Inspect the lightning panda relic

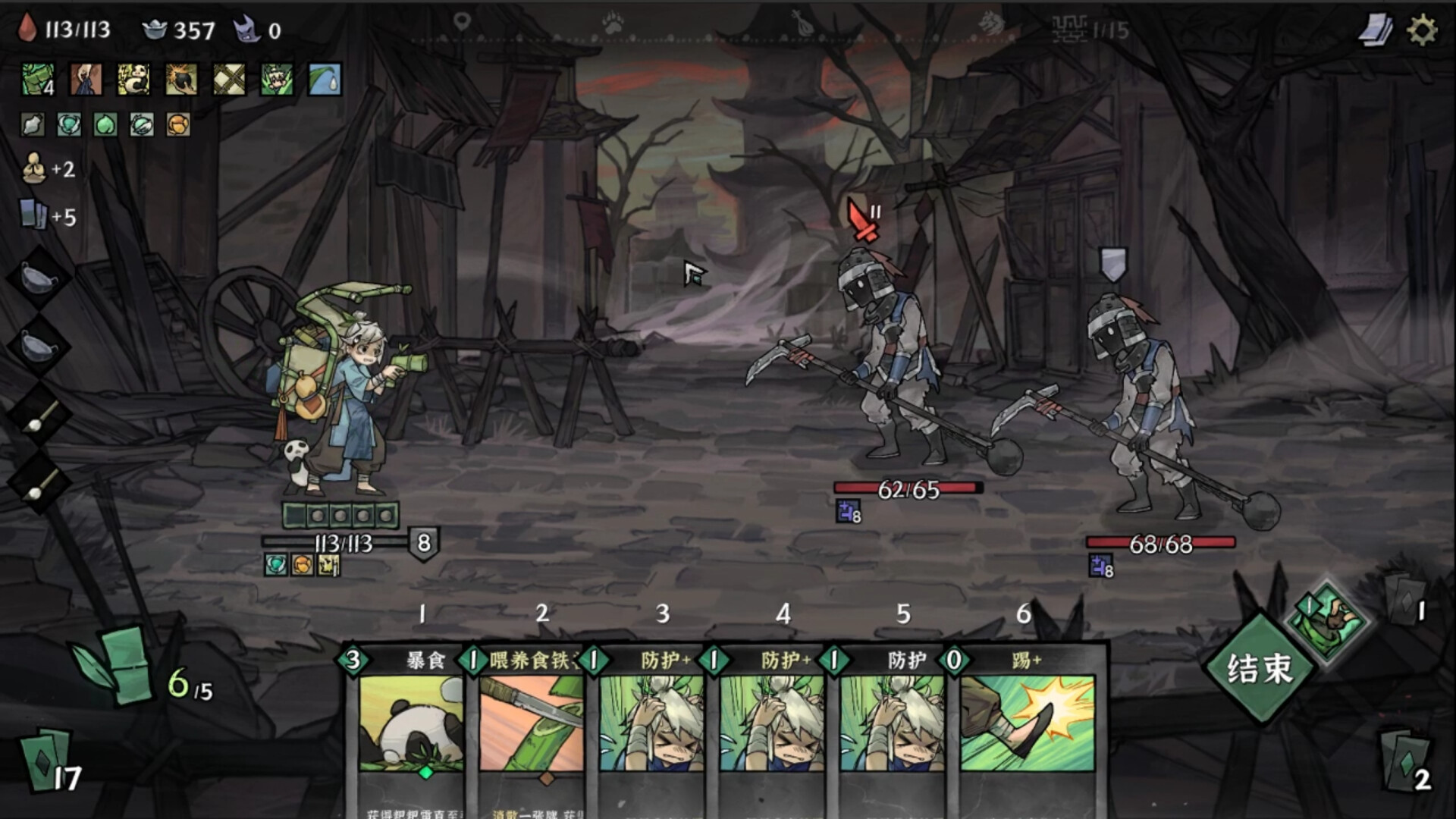[133, 79]
